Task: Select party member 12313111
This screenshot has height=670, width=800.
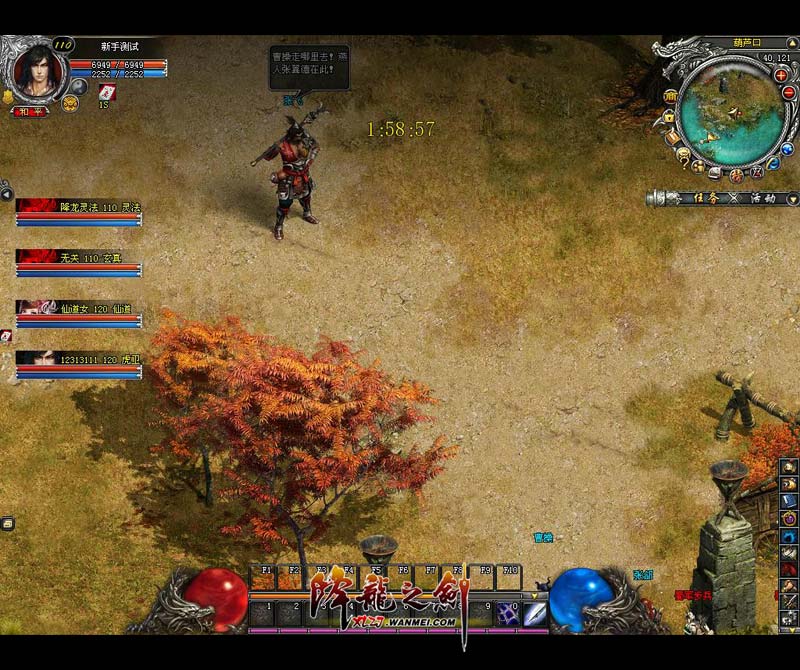Action: 79,363
